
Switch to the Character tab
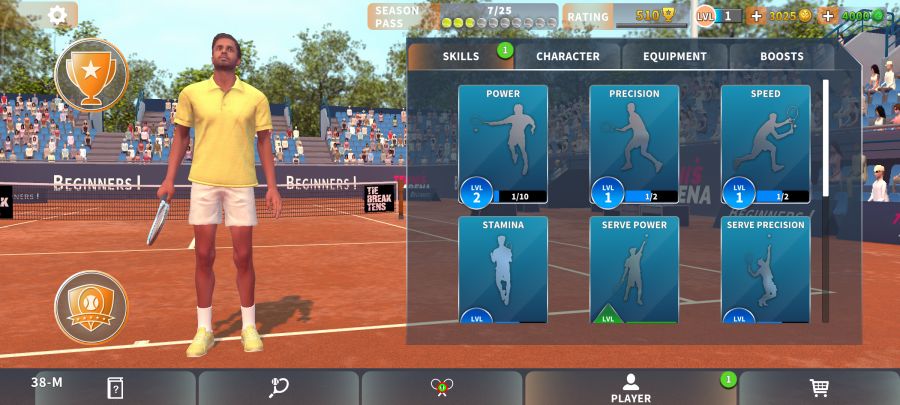(568, 56)
